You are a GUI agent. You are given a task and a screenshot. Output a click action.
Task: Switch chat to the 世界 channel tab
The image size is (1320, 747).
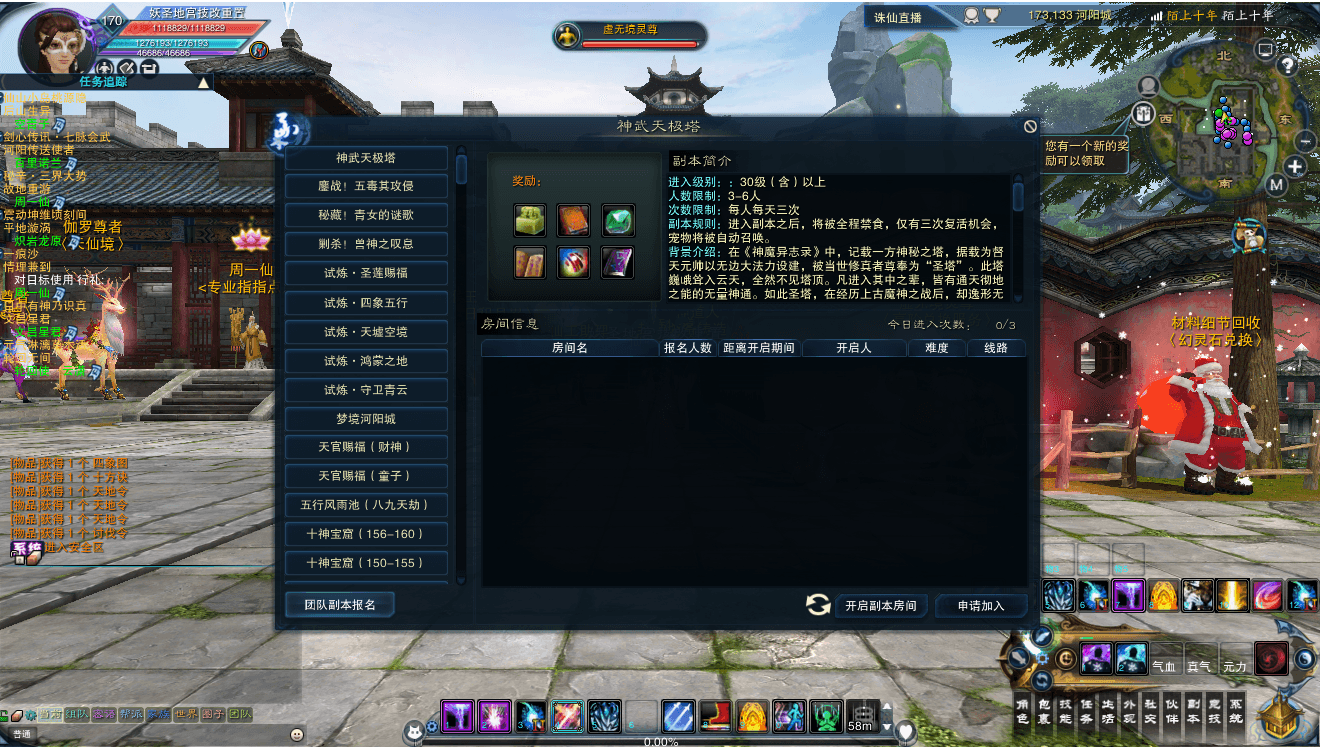tap(186, 714)
